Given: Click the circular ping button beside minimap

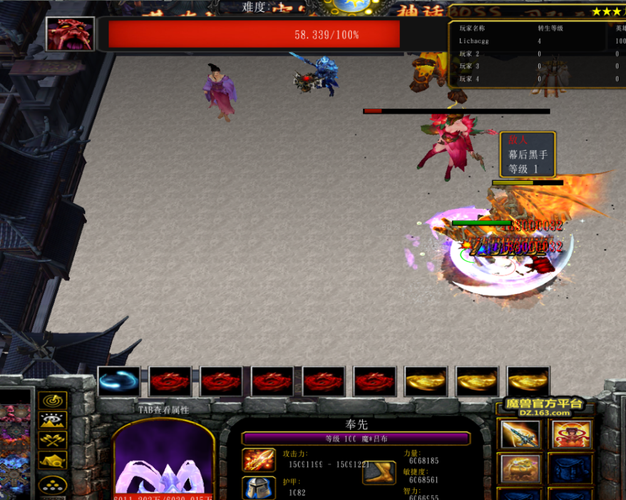Looking at the screenshot, I should coord(52,401).
